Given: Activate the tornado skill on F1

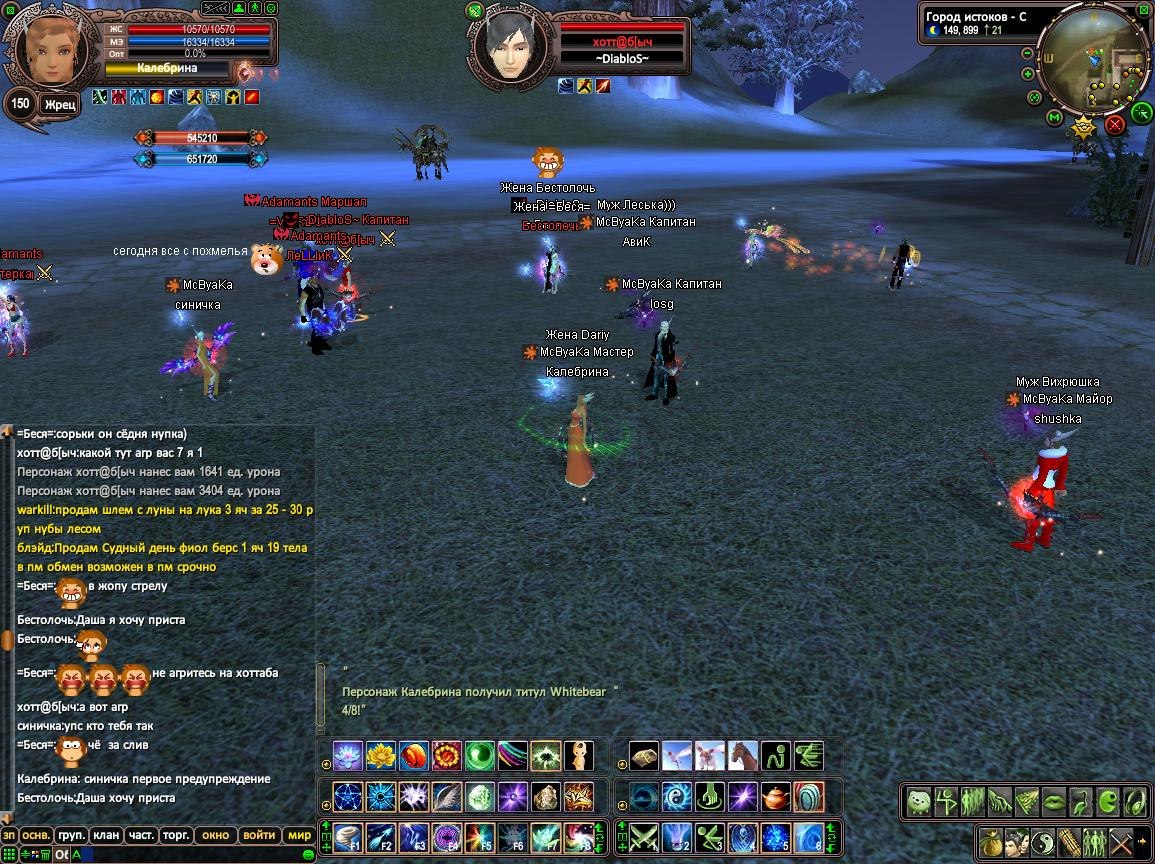Looking at the screenshot, I should pos(347,836).
